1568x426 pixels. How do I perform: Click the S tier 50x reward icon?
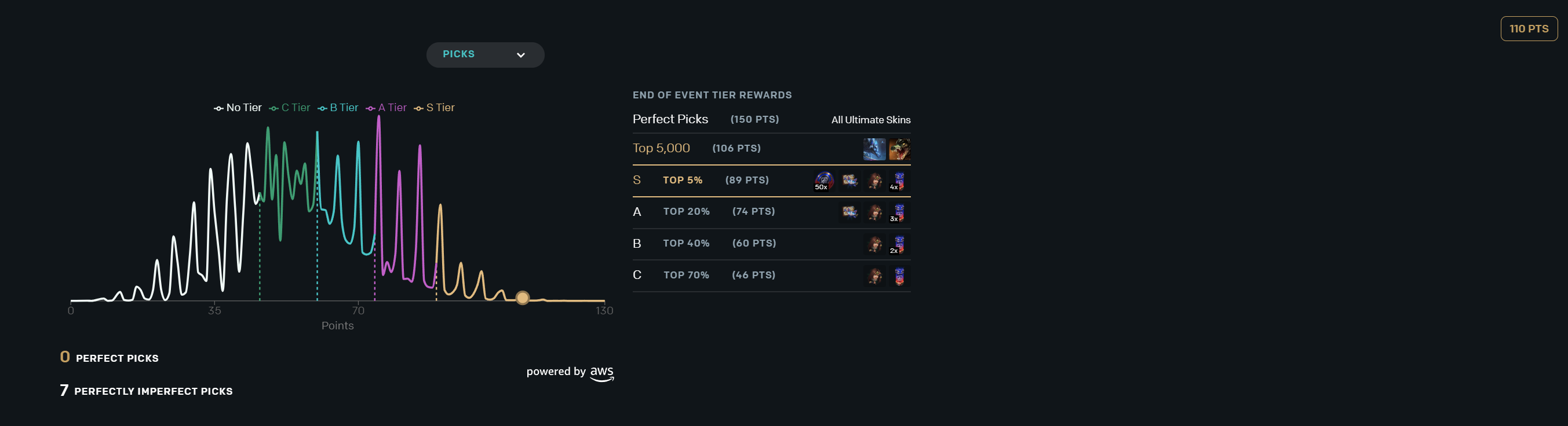[823, 181]
